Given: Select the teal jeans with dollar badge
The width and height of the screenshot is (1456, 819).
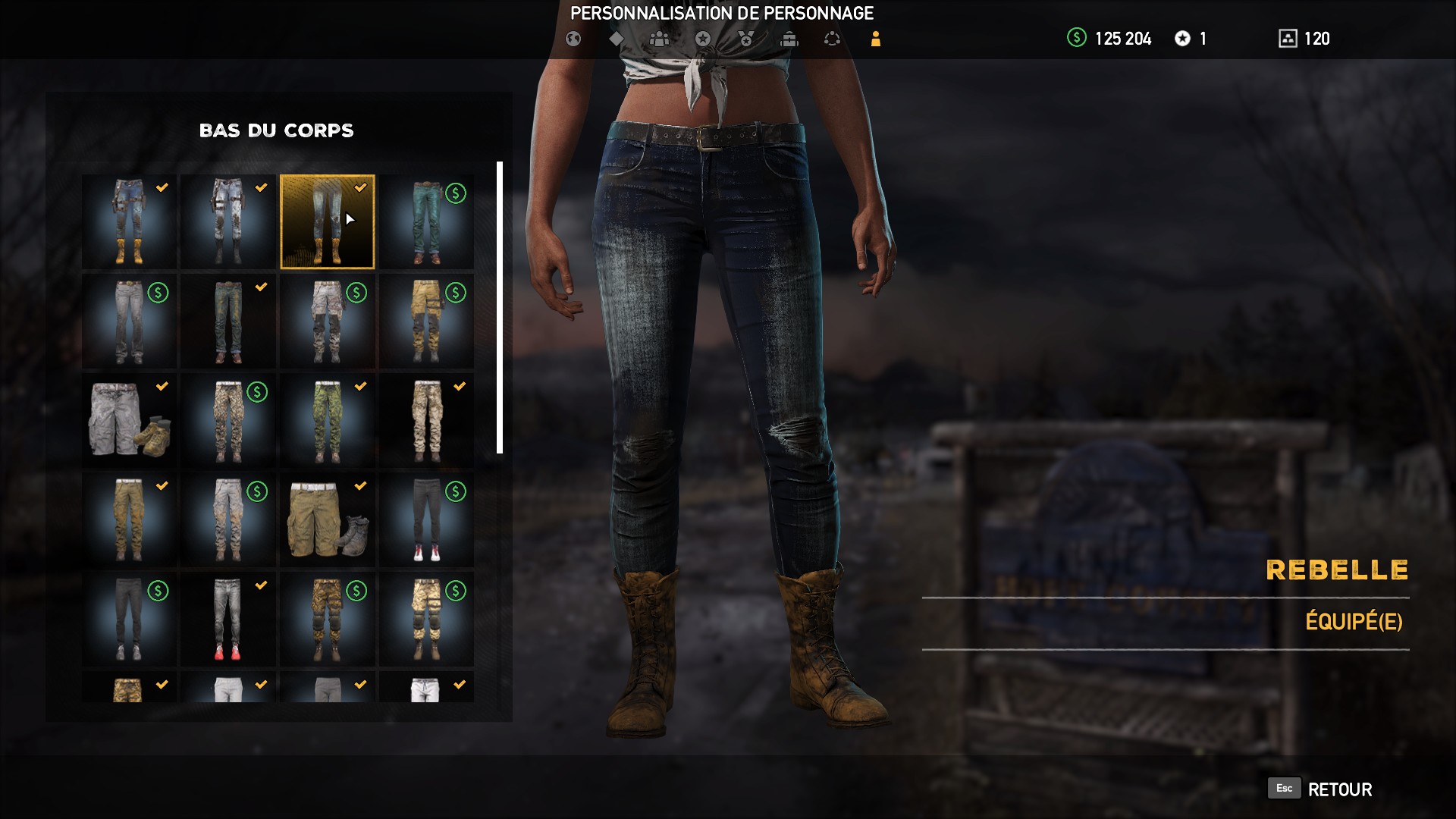Looking at the screenshot, I should (x=426, y=221).
